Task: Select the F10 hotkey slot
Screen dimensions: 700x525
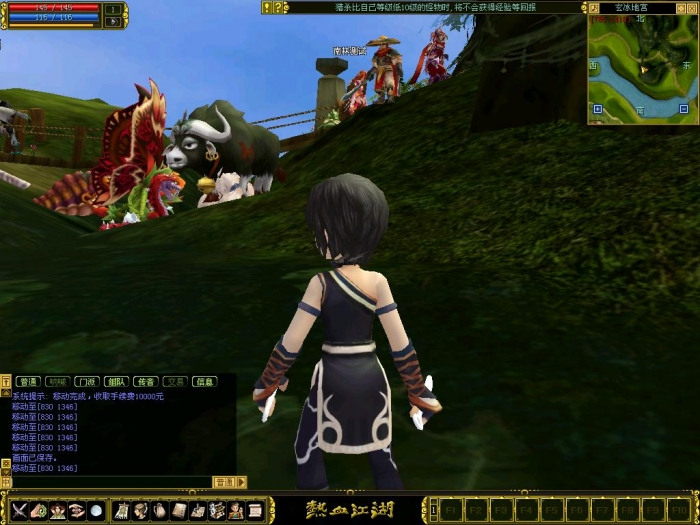Action: pyautogui.click(x=678, y=510)
